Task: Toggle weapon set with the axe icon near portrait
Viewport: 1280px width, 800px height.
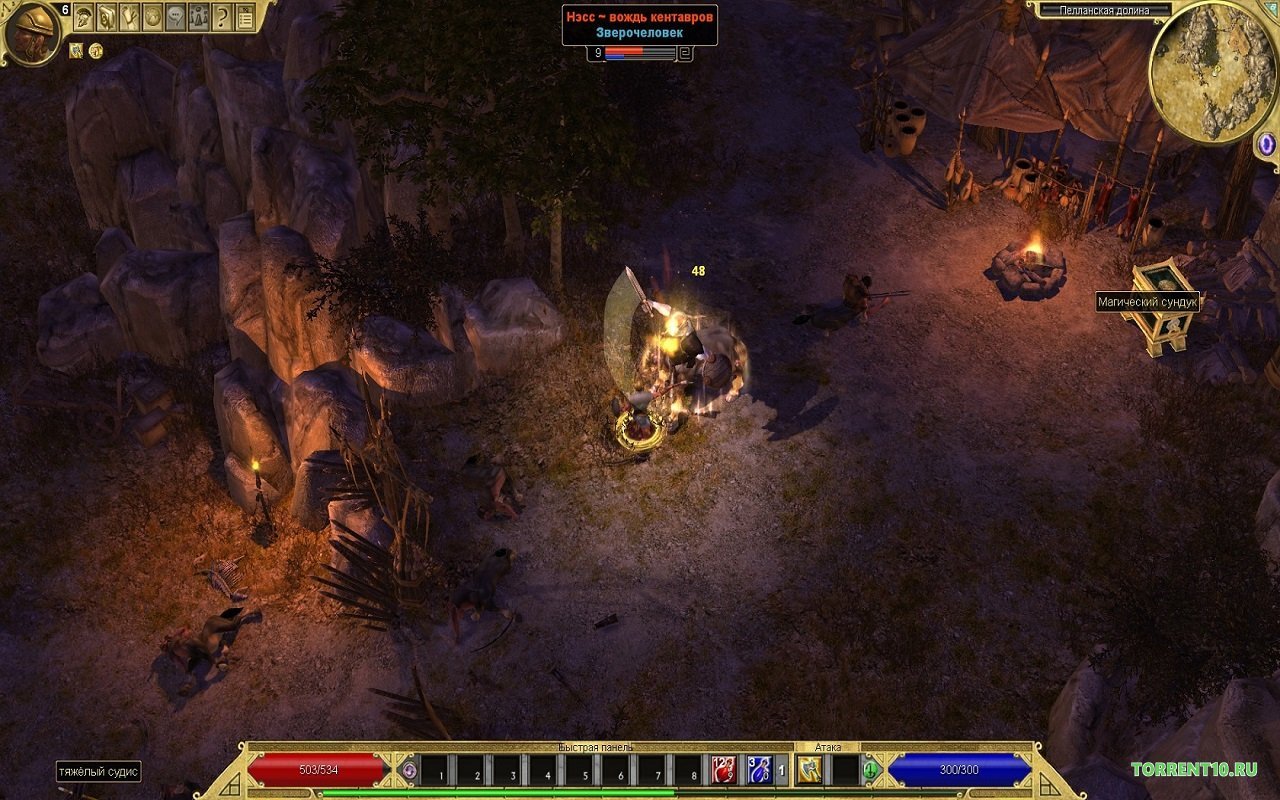Action: click(76, 51)
